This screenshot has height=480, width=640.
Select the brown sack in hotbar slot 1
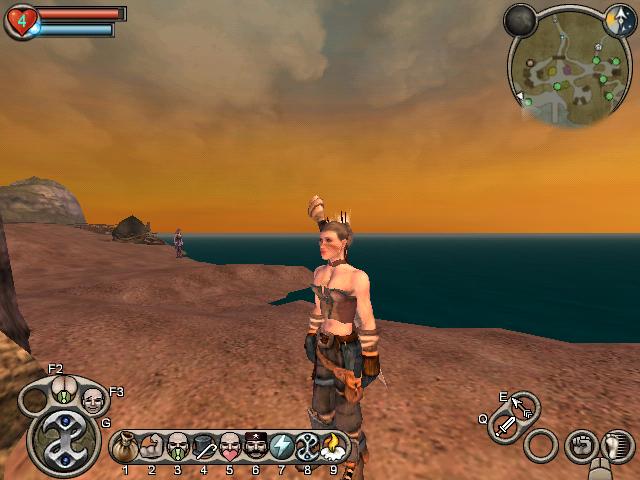point(126,446)
